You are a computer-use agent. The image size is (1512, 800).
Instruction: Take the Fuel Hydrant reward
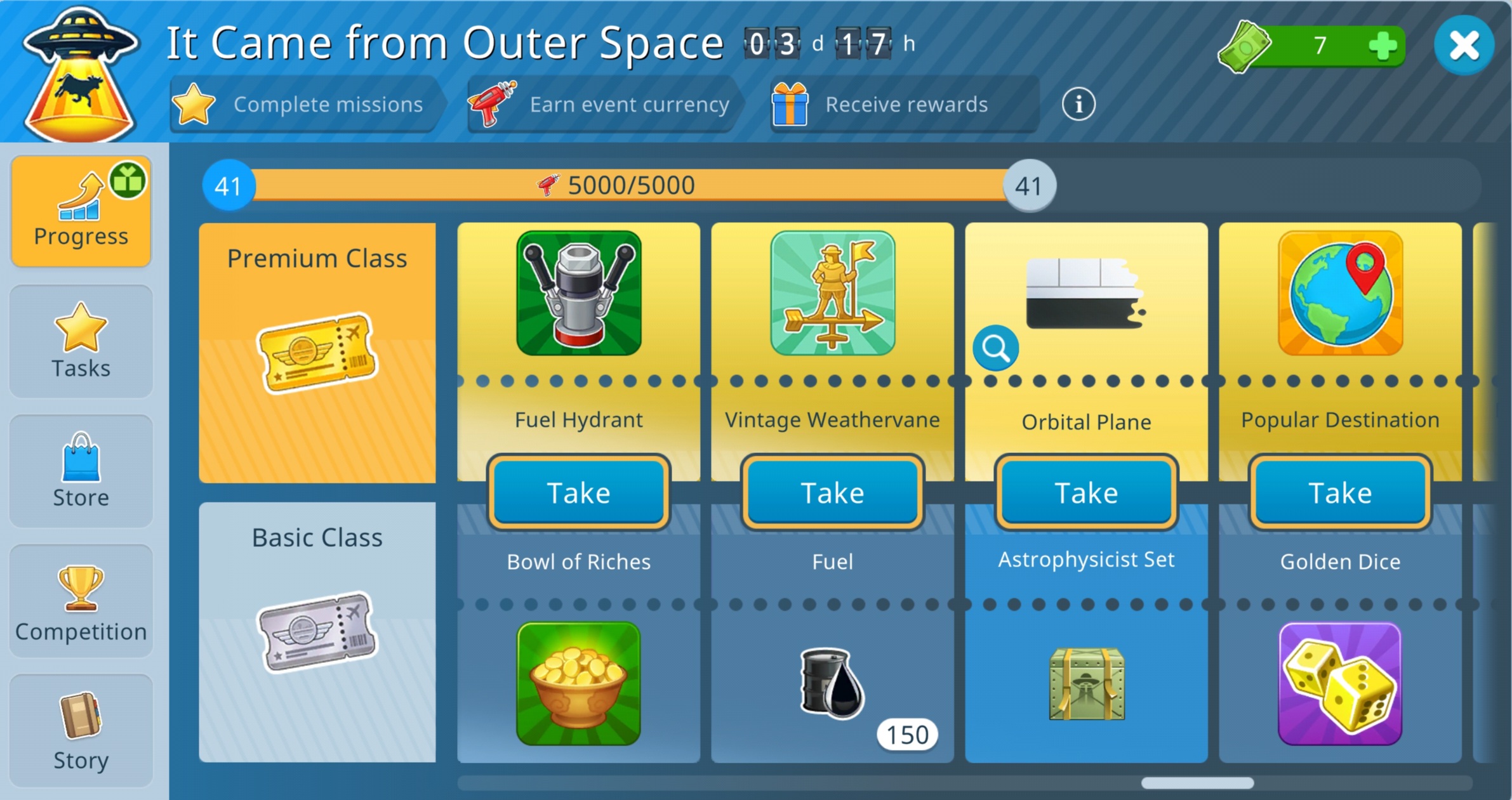578,492
